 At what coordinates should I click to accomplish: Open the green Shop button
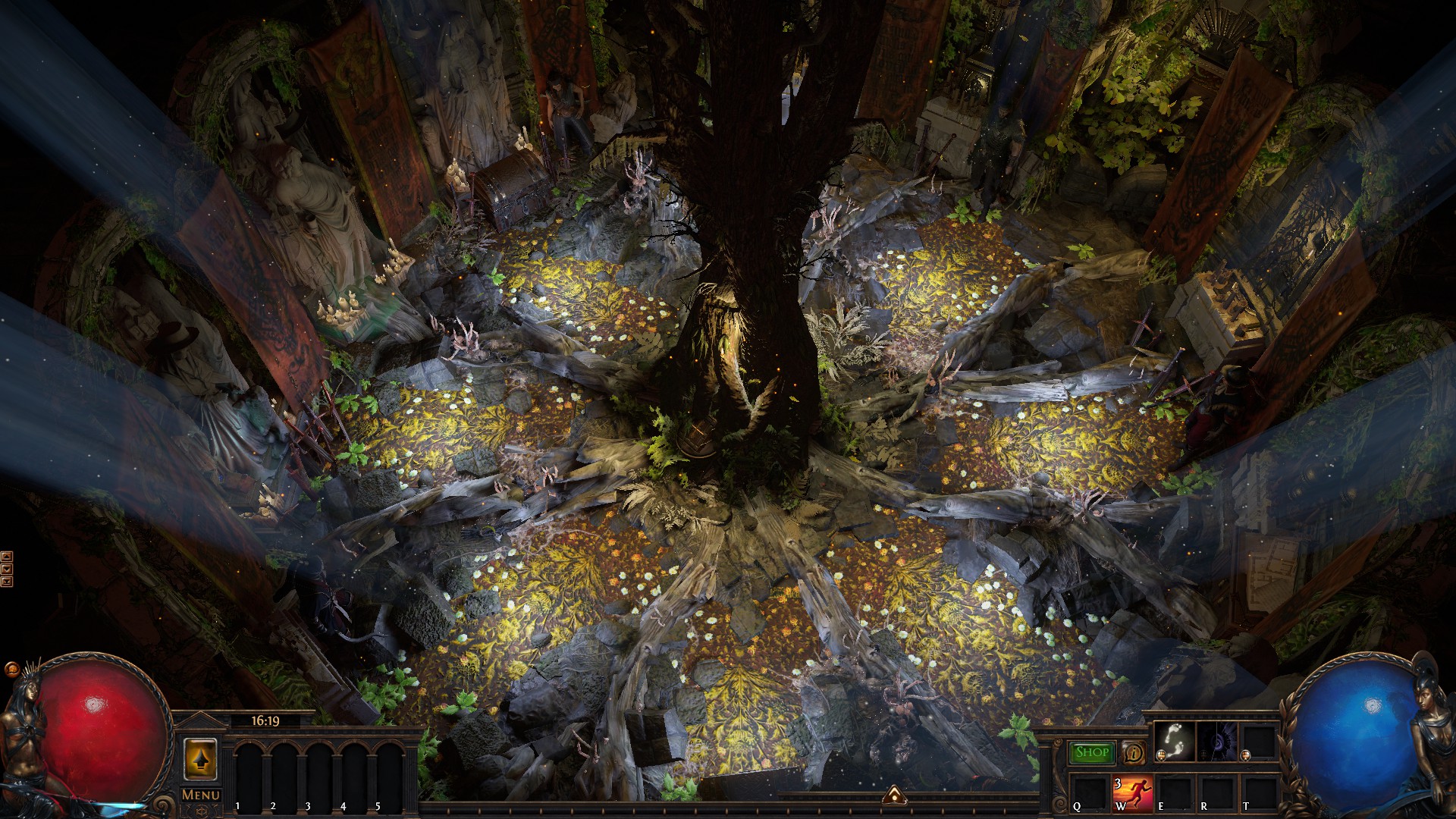click(x=1092, y=752)
